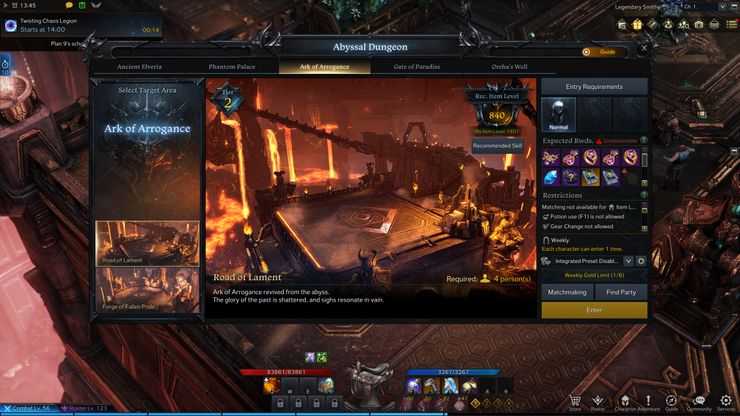Switch to the Oreha's Well tab
Screen dimensions: 740x416
(510, 66)
